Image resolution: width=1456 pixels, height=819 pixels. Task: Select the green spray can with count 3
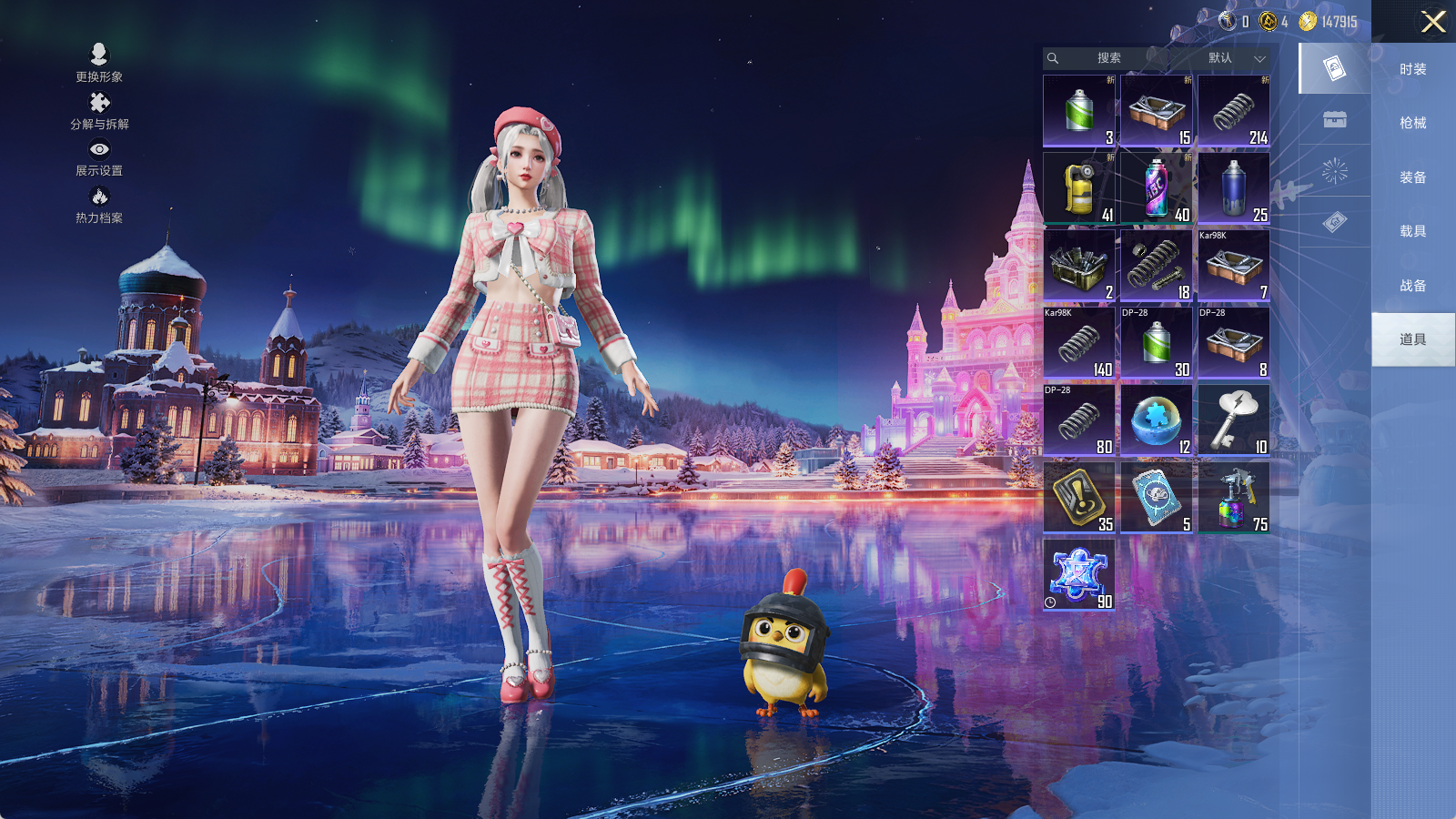point(1079,111)
